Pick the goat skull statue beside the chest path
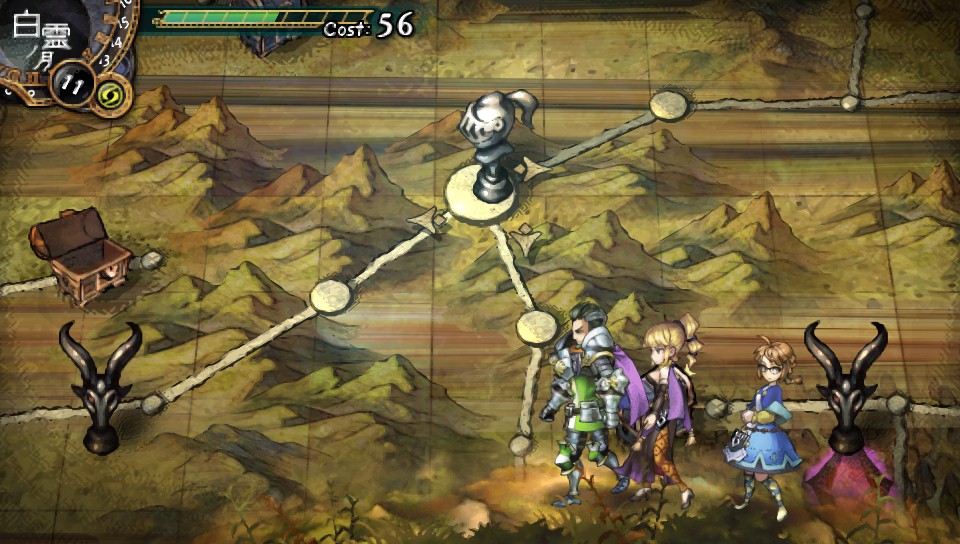 click(x=99, y=386)
